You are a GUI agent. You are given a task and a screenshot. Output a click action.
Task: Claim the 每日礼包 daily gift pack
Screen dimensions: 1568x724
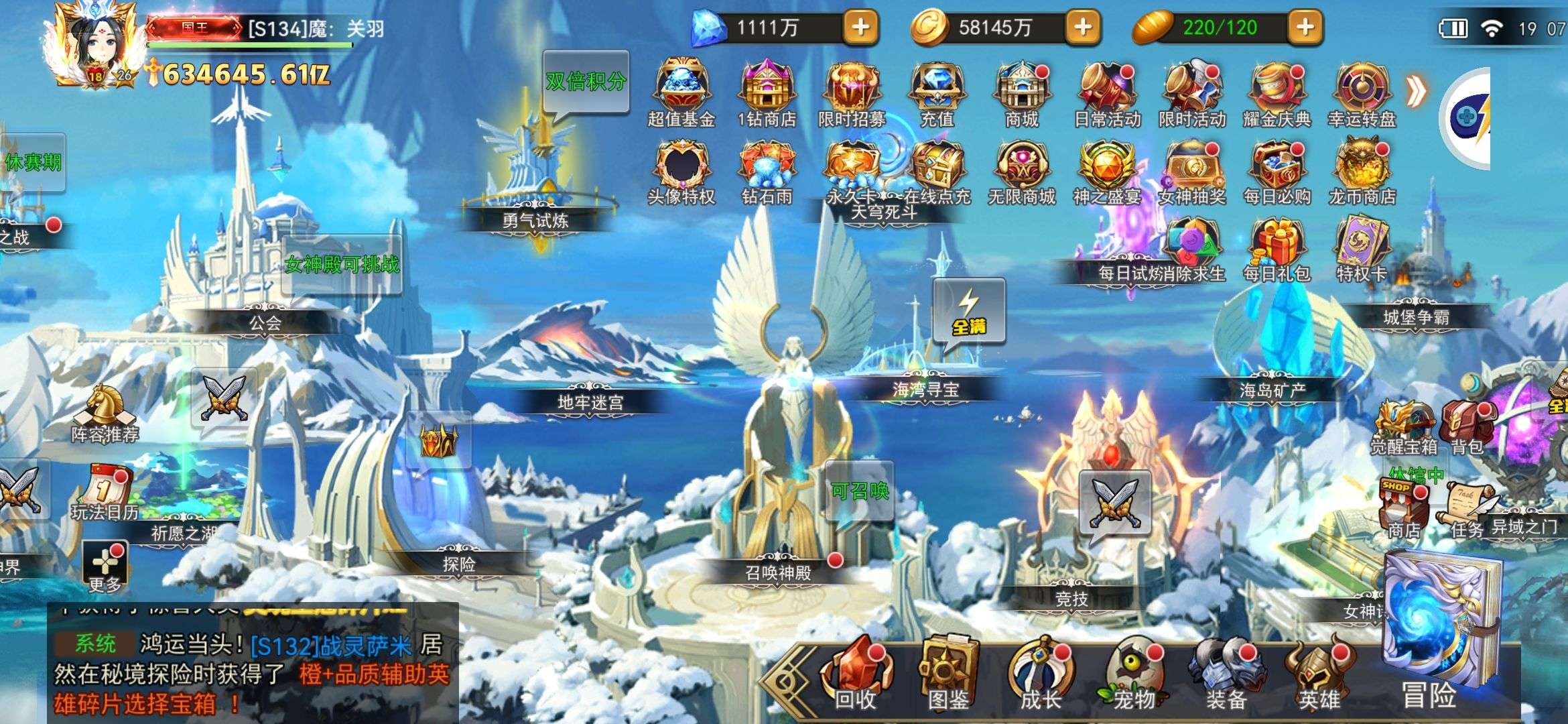coord(1277,249)
